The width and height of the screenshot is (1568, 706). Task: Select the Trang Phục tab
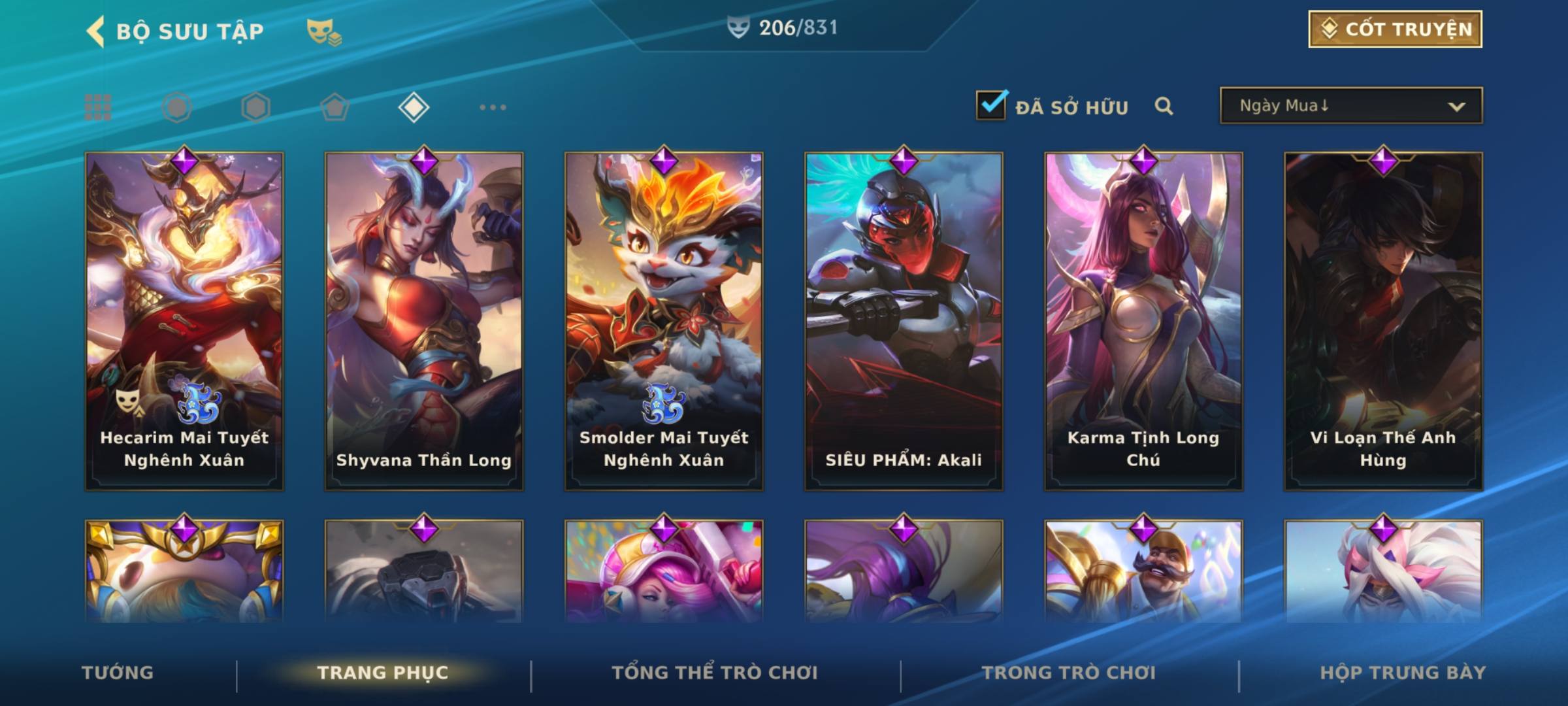point(383,673)
